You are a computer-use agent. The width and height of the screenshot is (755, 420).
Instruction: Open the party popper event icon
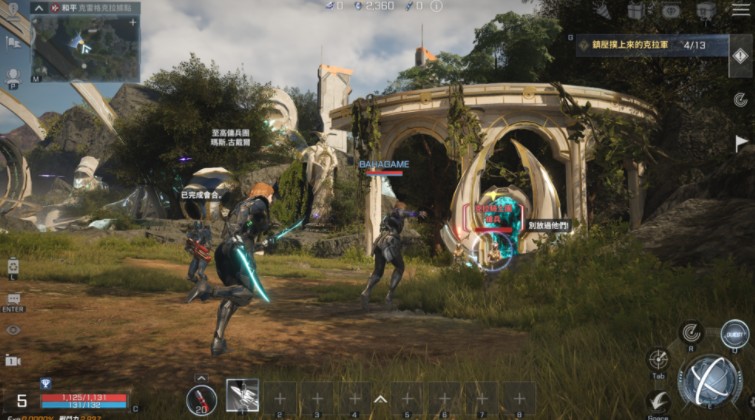(x=603, y=11)
